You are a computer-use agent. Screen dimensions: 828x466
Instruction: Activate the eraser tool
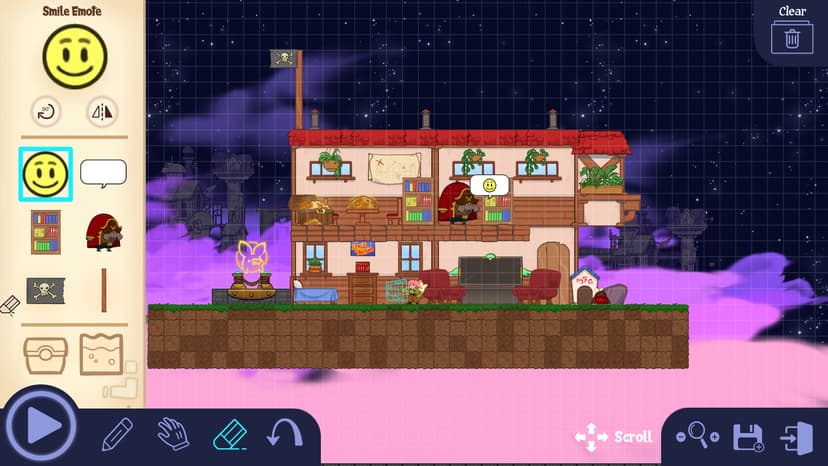[230, 434]
